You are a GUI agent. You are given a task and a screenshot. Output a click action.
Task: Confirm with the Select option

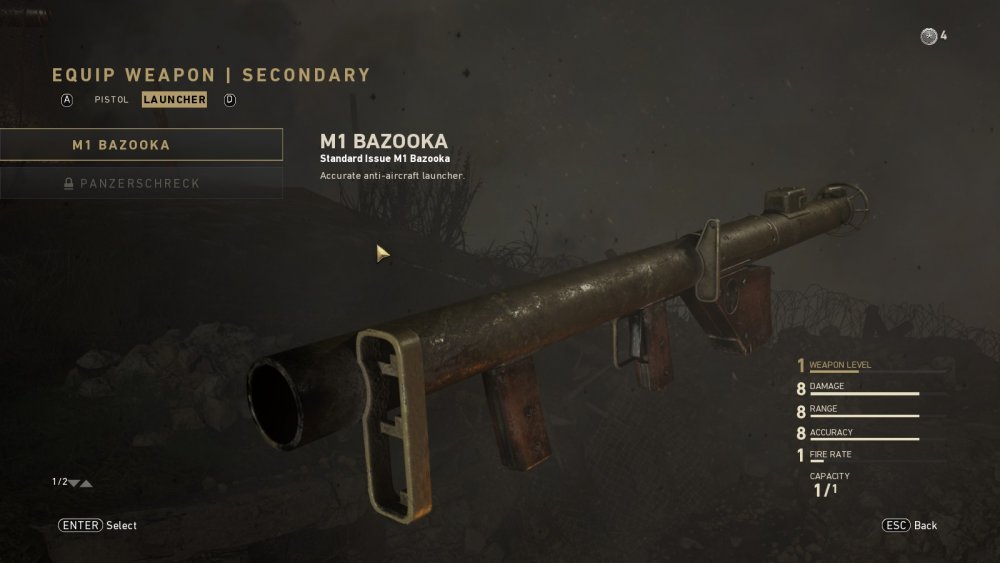(98, 525)
